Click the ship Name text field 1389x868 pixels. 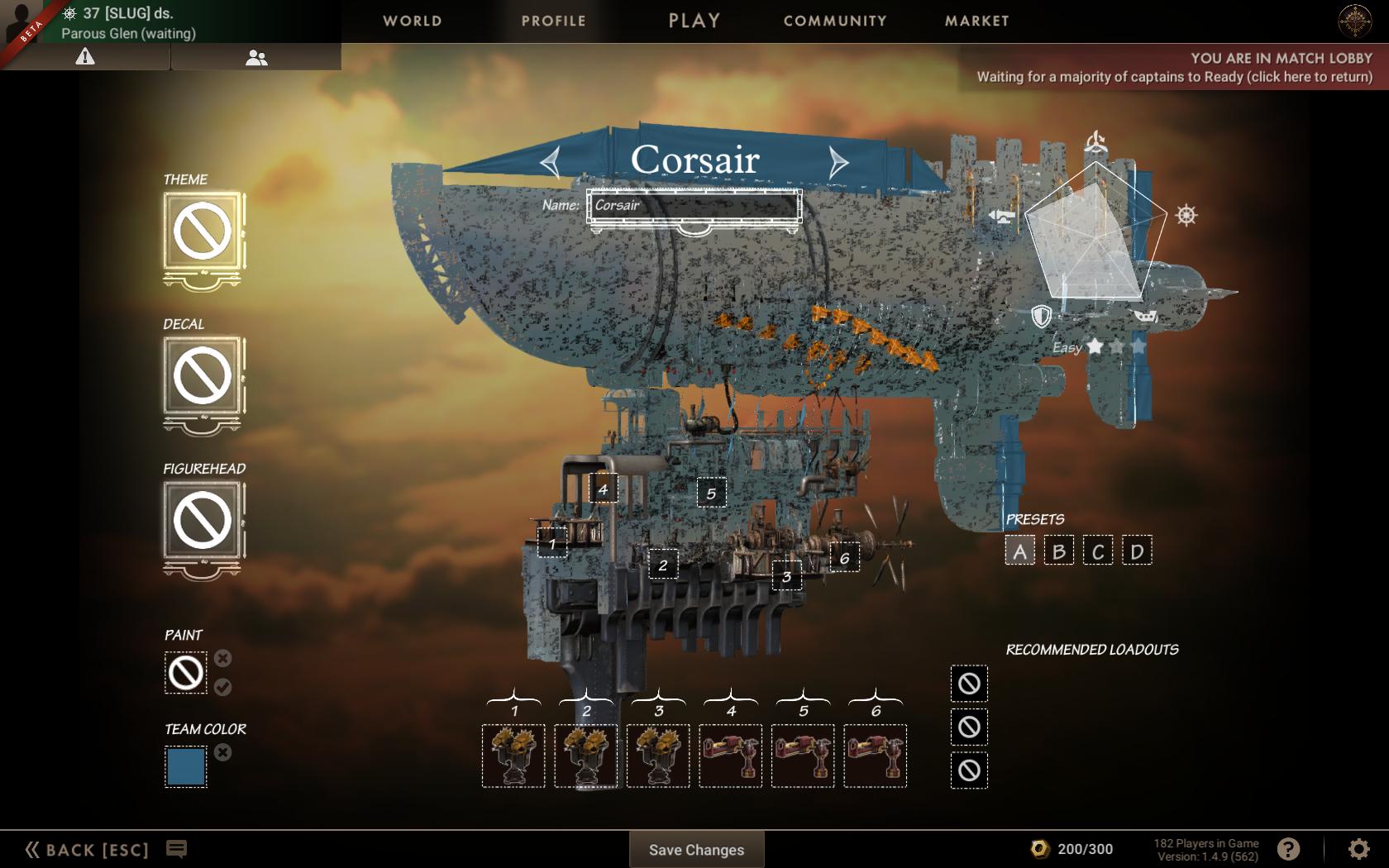[x=694, y=206]
